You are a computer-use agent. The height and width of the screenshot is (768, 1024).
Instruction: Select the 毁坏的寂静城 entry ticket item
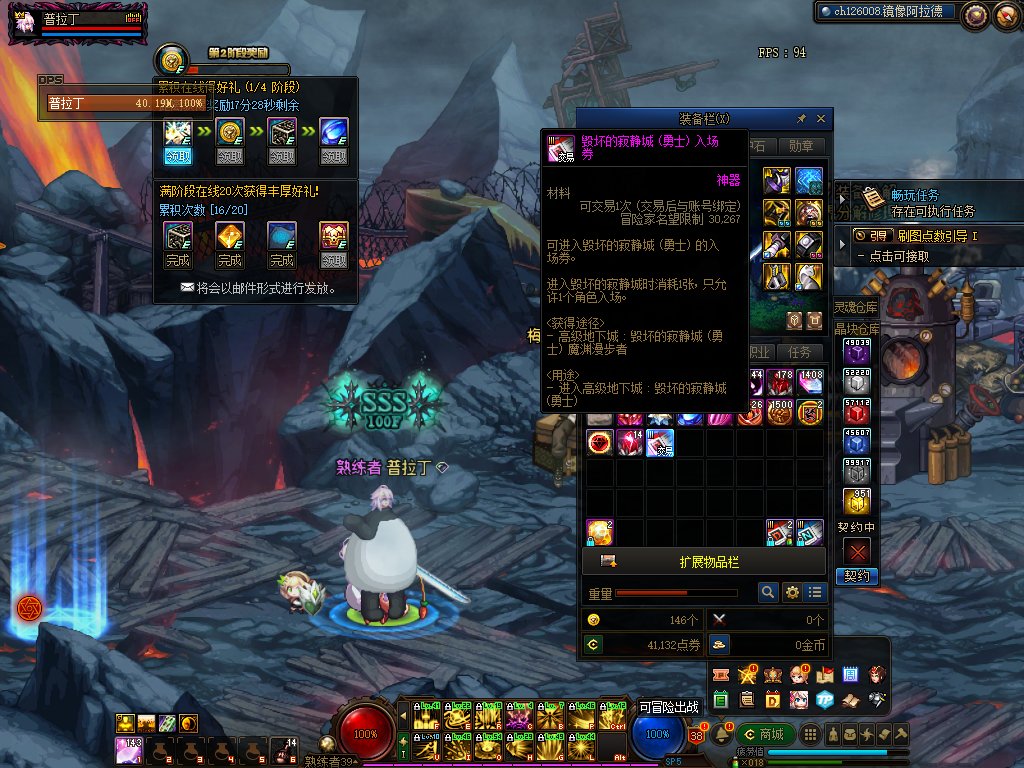[x=660, y=442]
